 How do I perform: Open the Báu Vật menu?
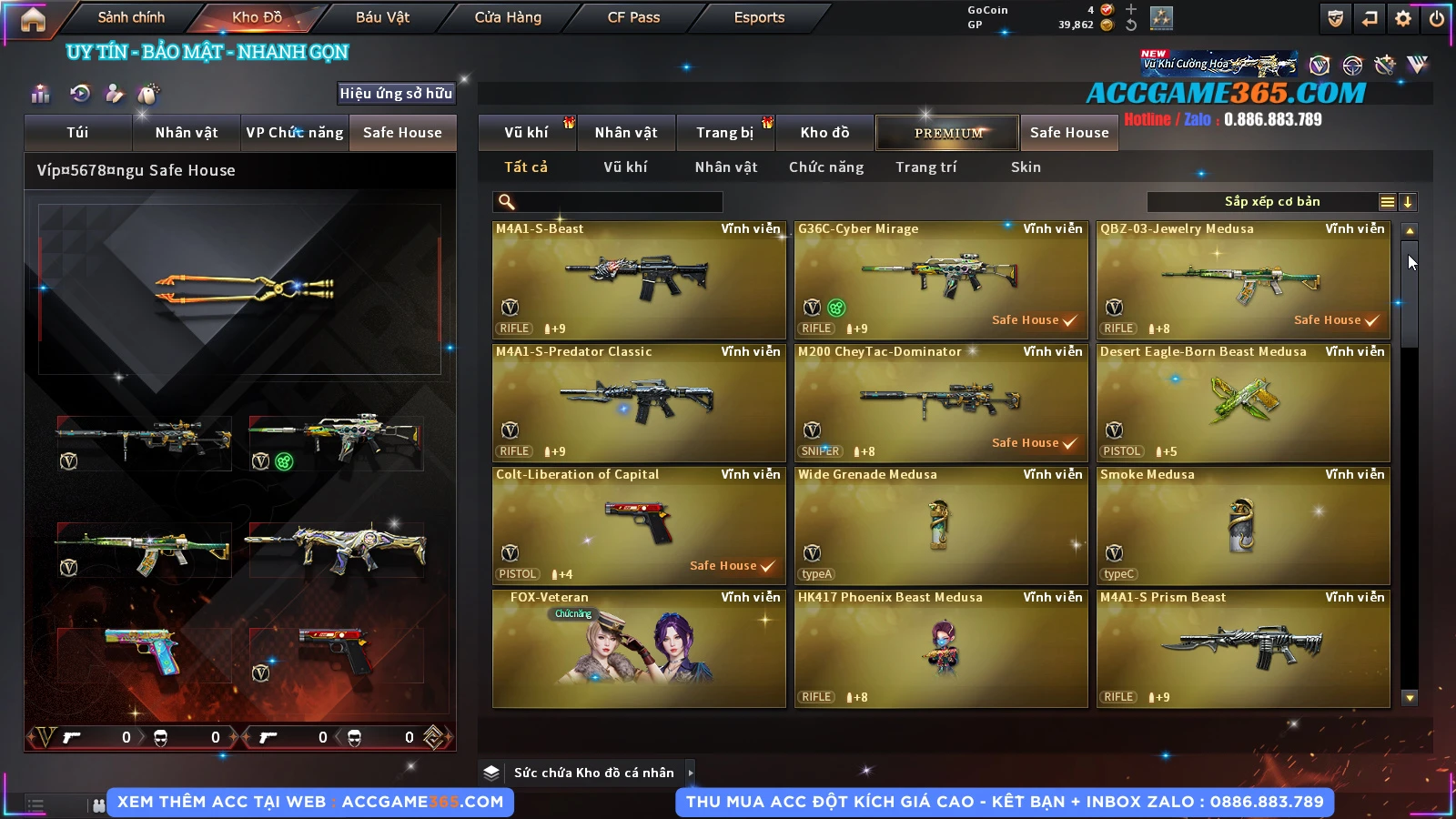click(382, 17)
